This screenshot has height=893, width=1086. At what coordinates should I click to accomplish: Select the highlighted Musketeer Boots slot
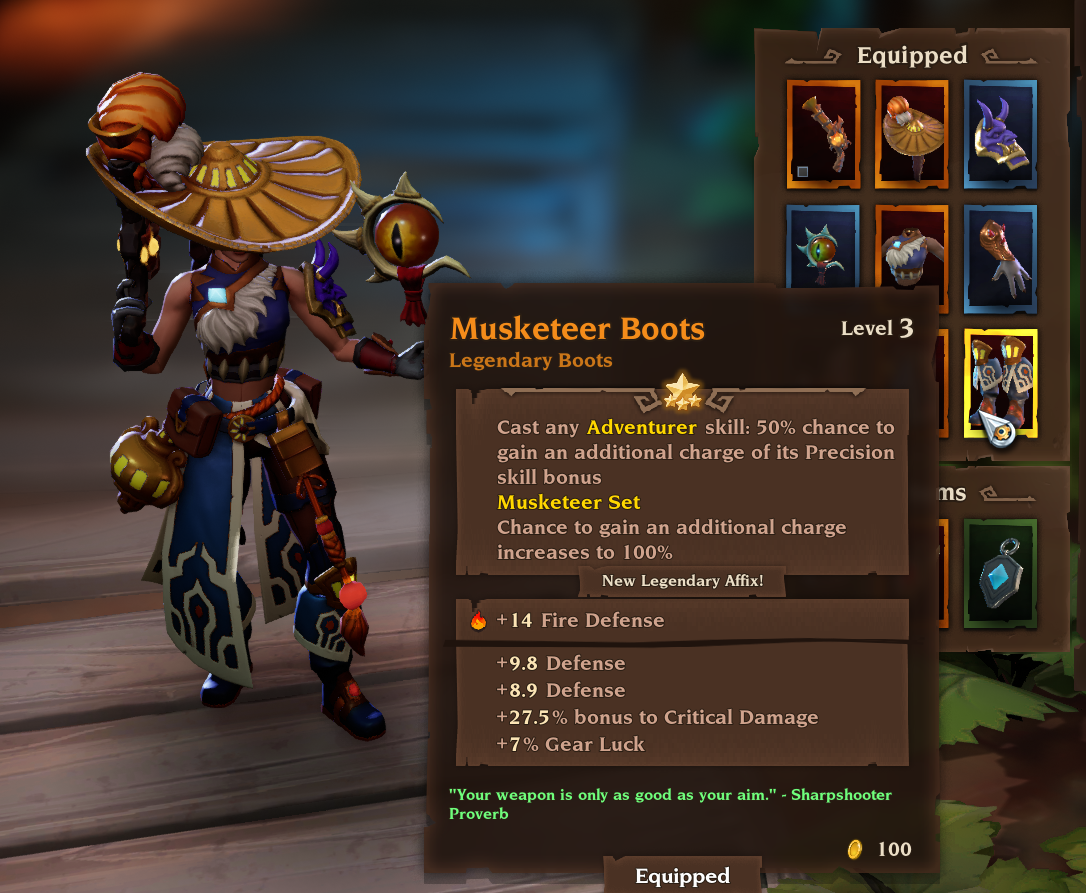coord(1000,382)
